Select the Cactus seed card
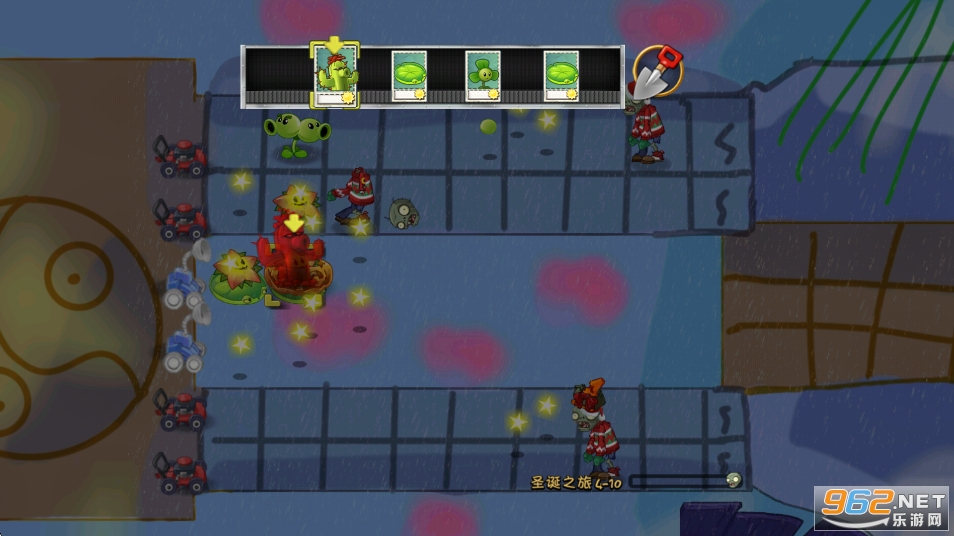This screenshot has width=954, height=536. [334, 75]
